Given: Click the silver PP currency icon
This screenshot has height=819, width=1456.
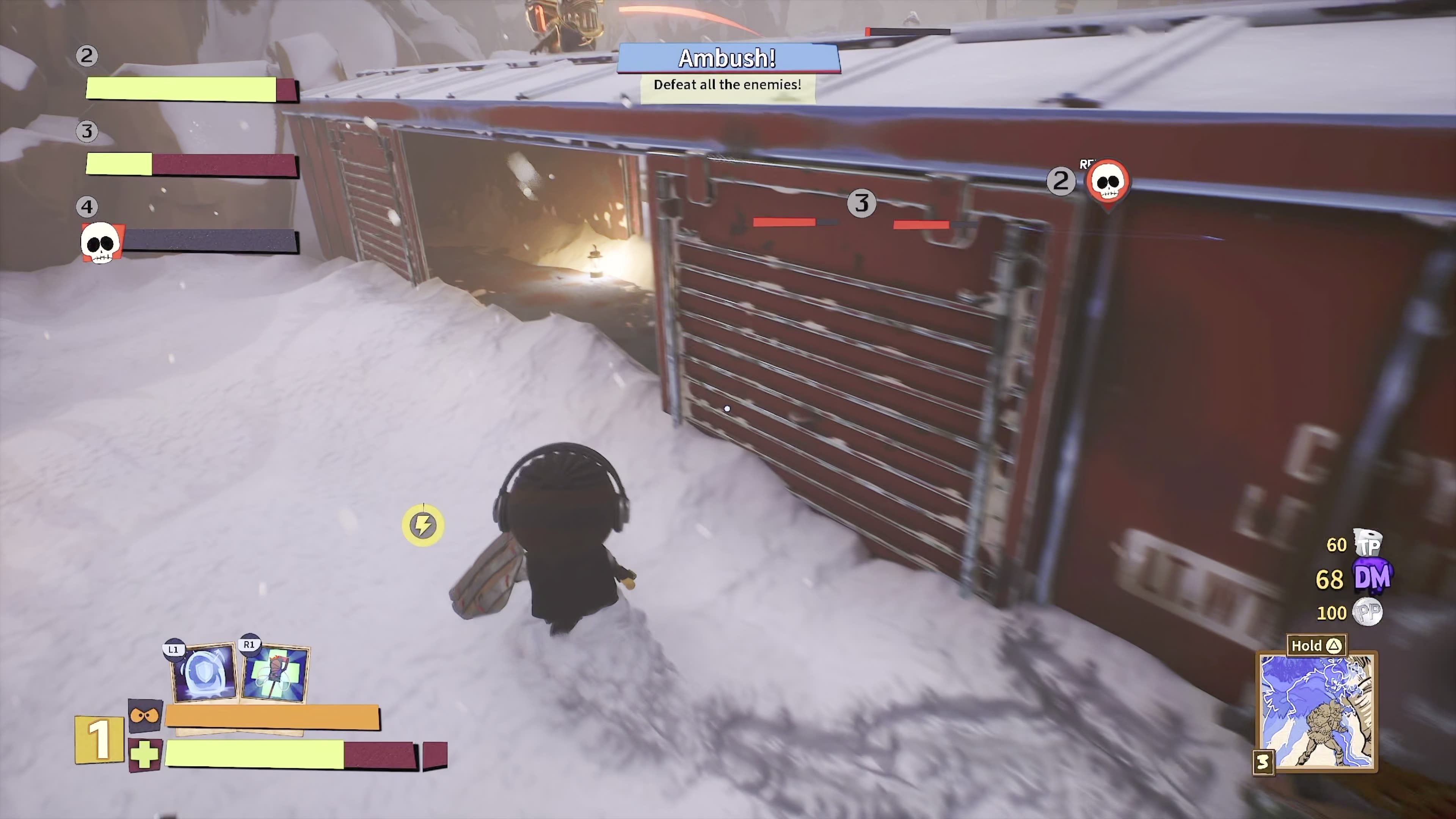Looking at the screenshot, I should pos(1368,612).
